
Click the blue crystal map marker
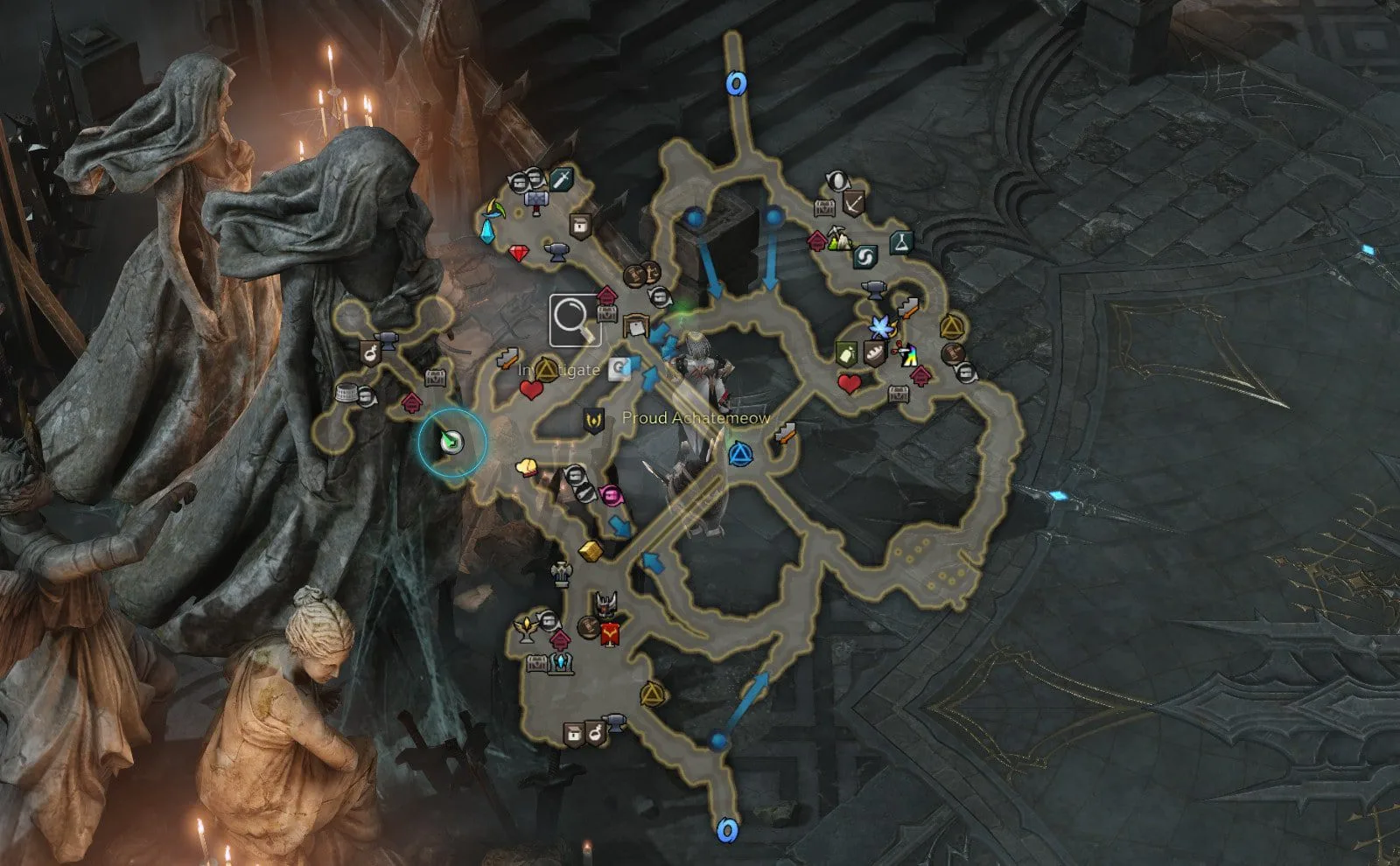pos(488,231)
